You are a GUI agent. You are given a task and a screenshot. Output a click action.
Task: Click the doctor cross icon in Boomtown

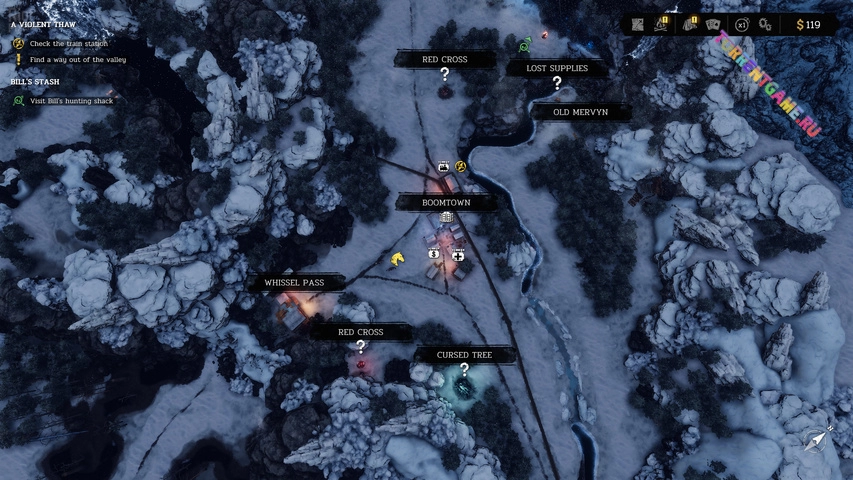pyautogui.click(x=458, y=254)
